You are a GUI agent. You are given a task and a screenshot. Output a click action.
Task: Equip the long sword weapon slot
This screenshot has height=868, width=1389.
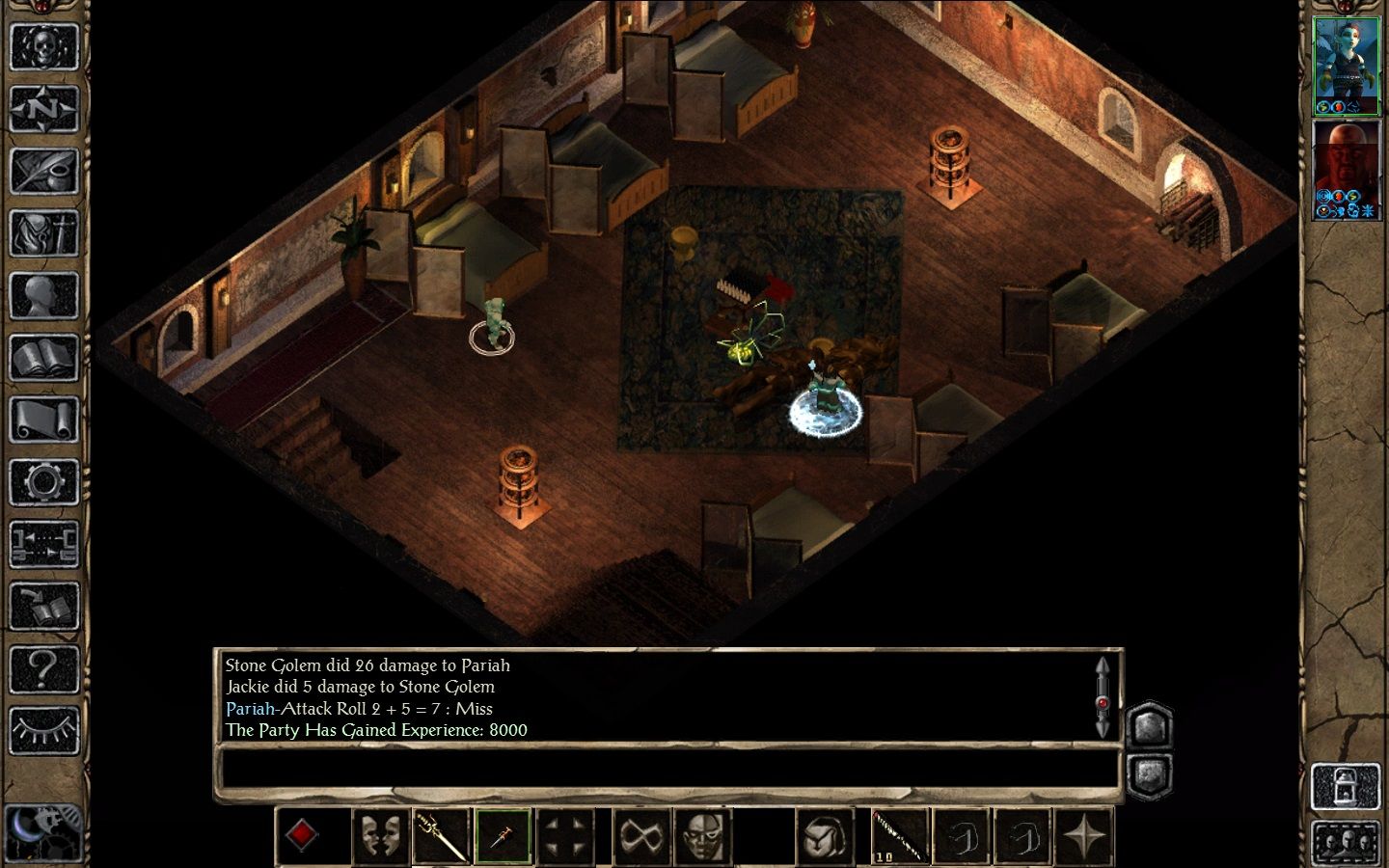pos(441,836)
